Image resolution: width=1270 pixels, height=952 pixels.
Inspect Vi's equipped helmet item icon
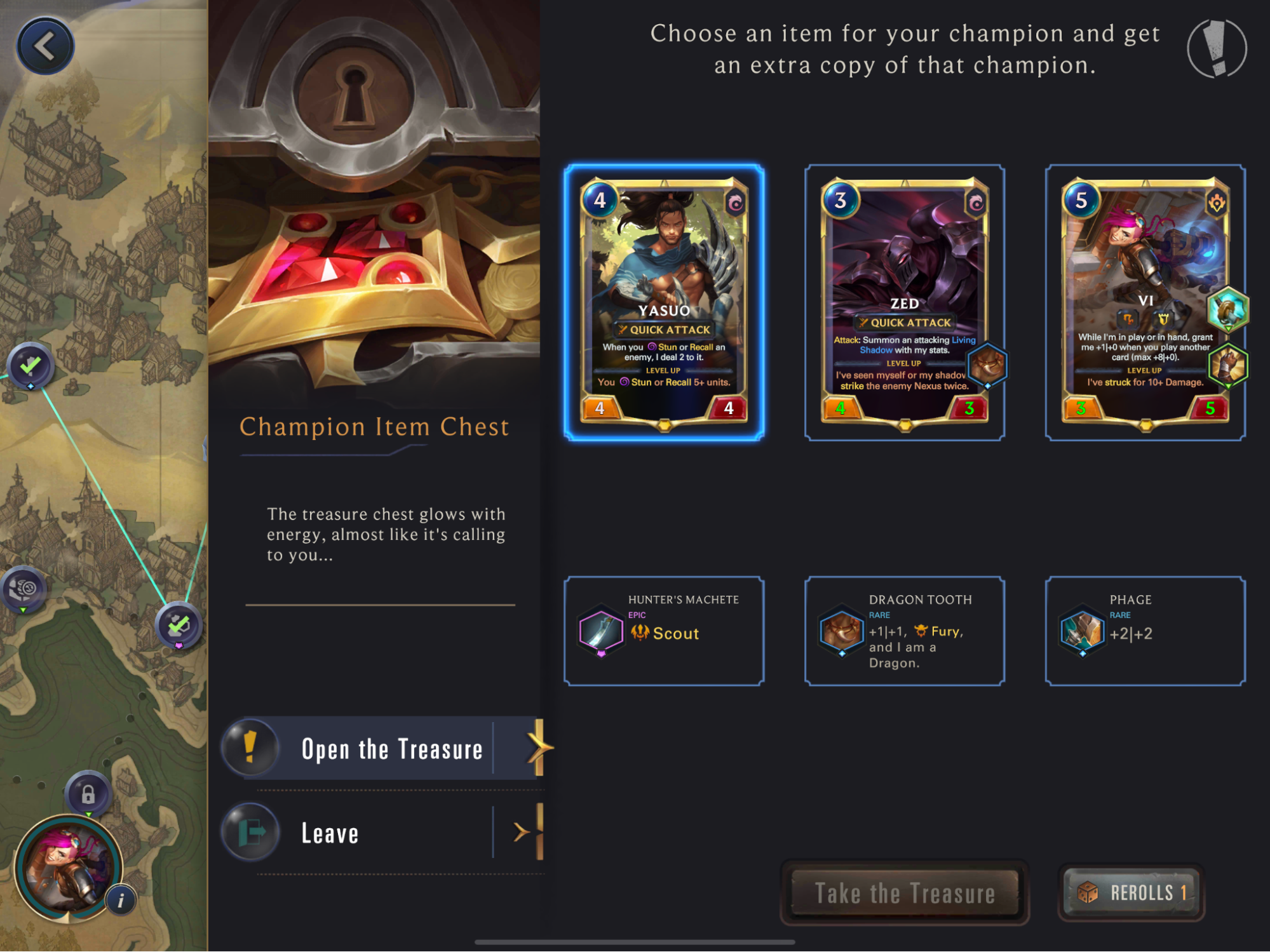pos(1228,310)
